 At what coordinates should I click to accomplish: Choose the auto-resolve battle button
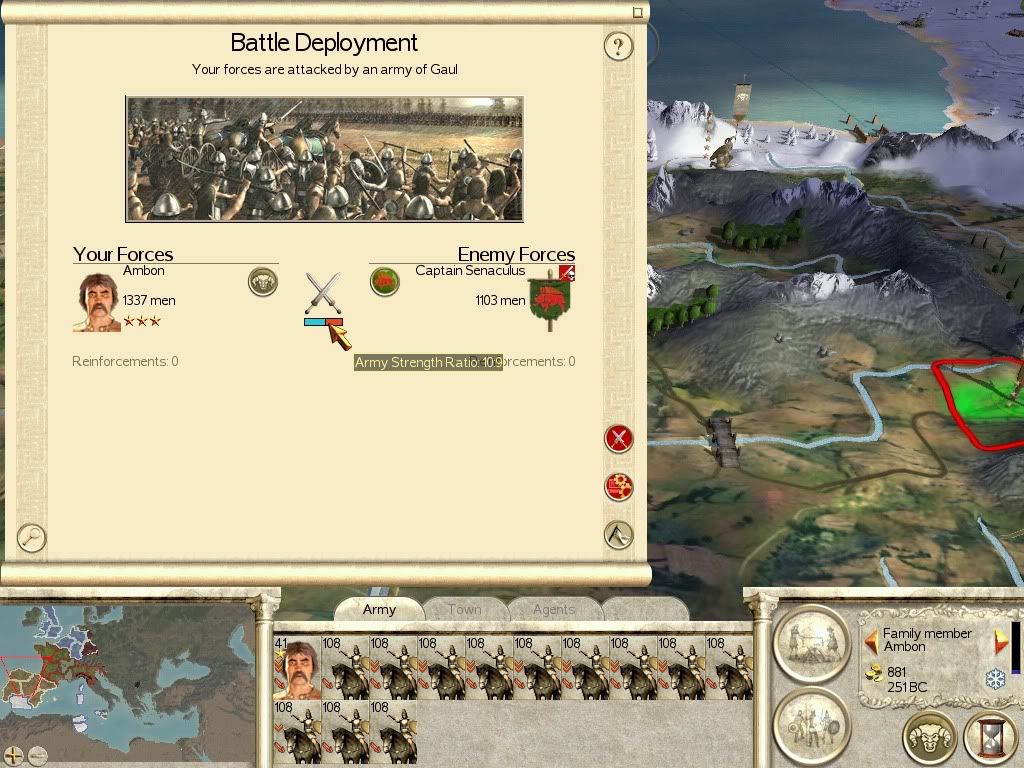click(x=619, y=487)
